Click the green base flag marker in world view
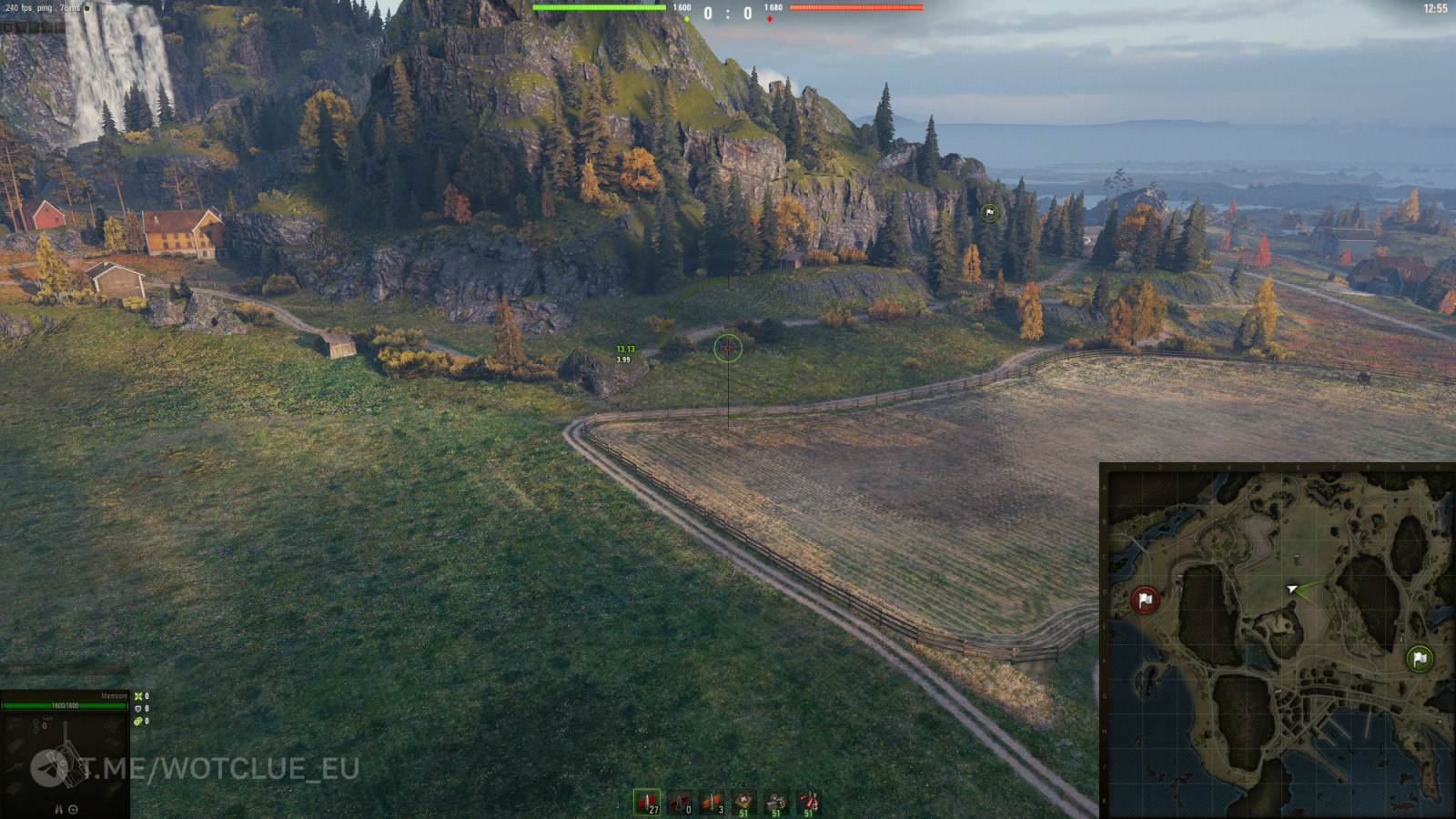 (989, 213)
